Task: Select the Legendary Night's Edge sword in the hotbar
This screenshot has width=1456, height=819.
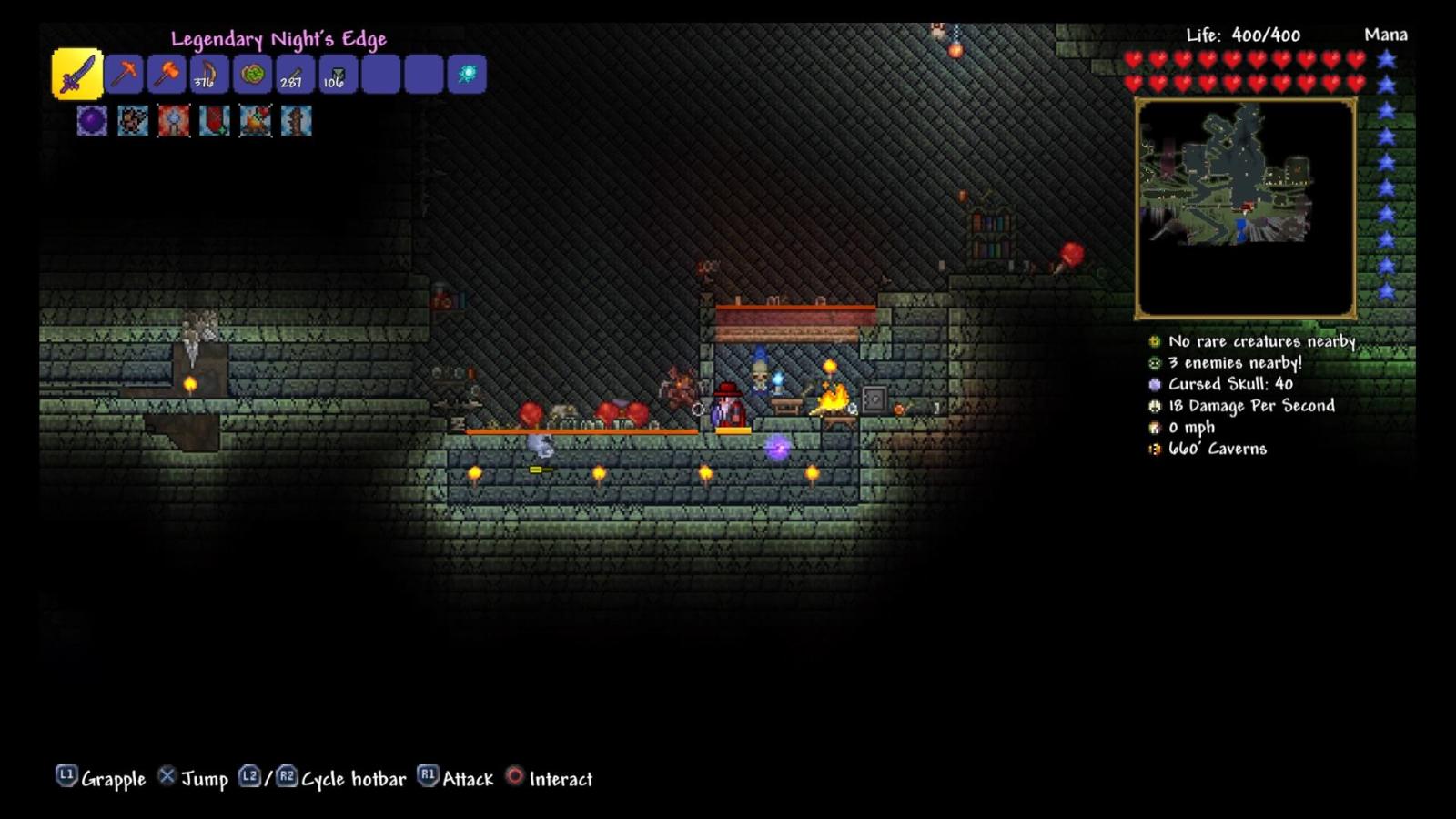Action: point(77,76)
